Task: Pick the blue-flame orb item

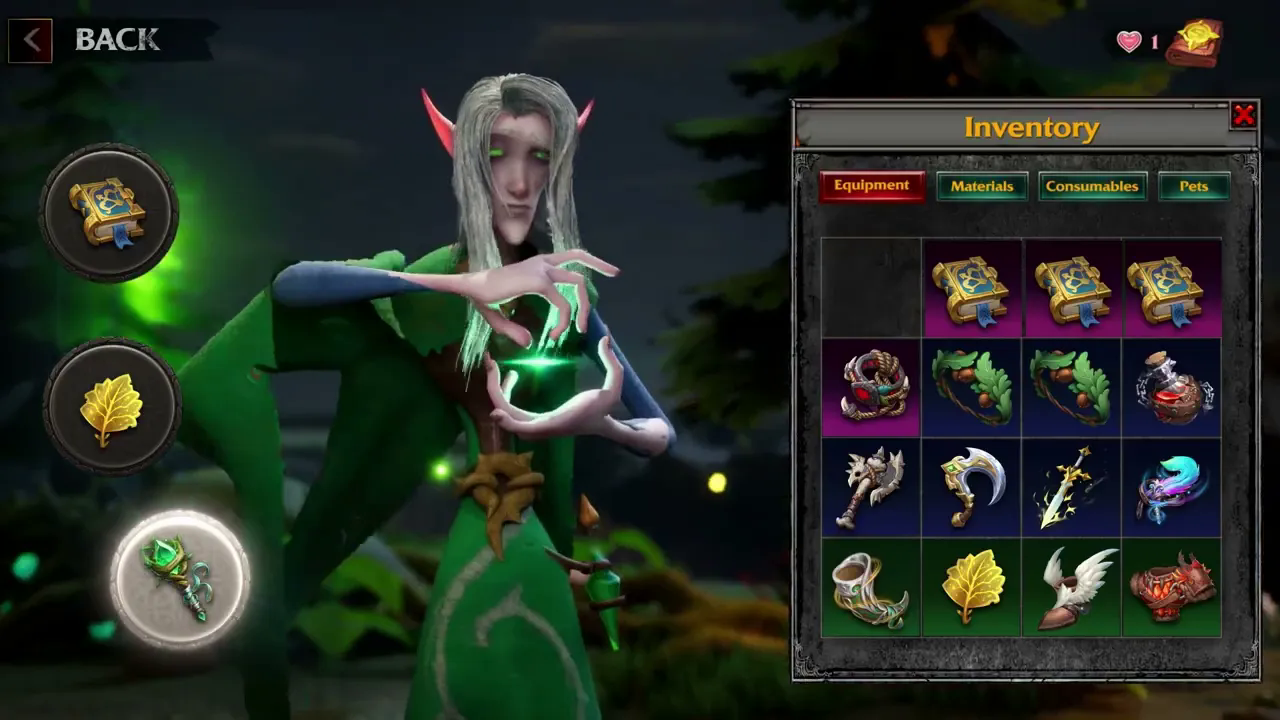Action: [x=1172, y=487]
